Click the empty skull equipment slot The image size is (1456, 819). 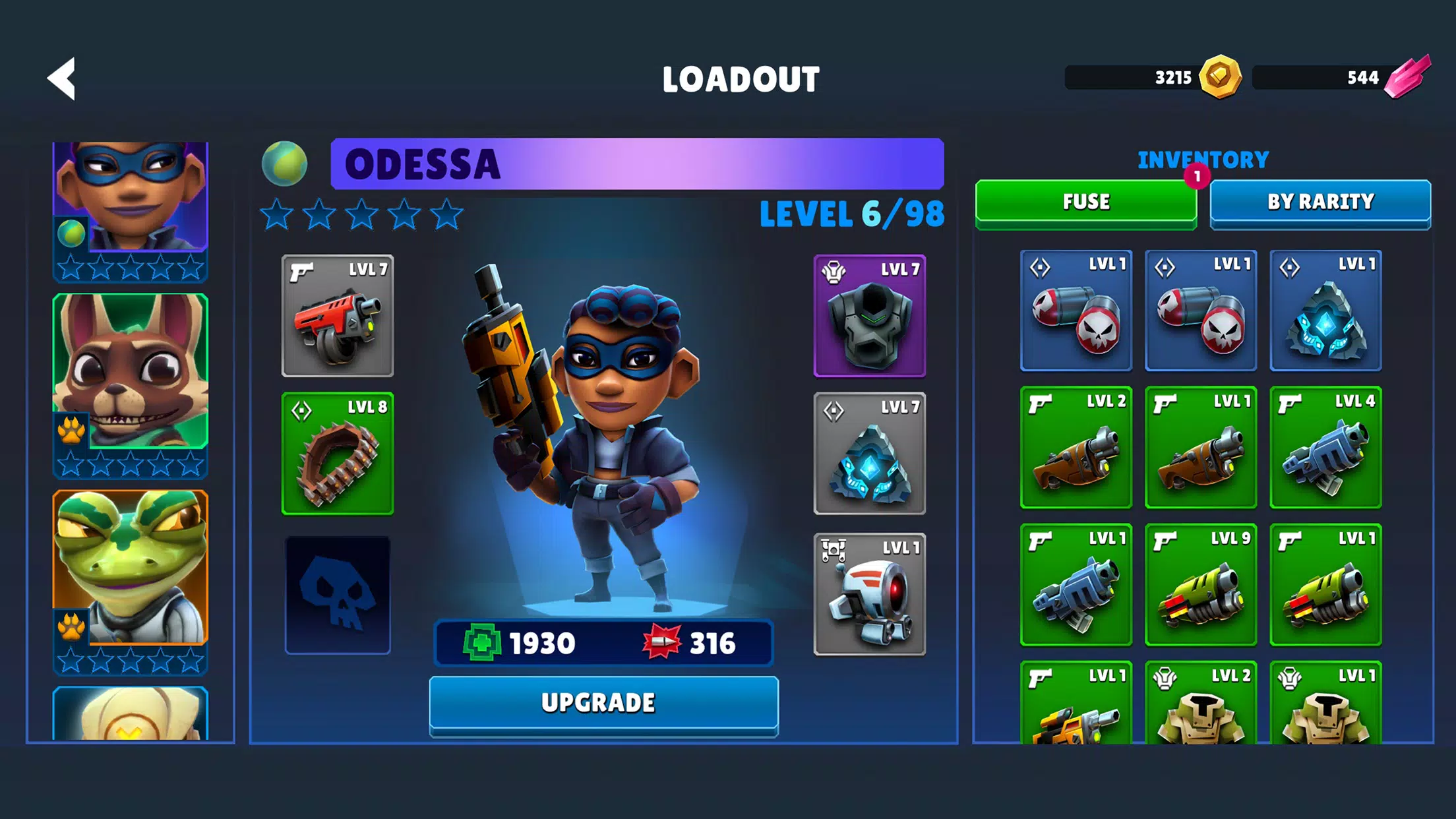point(338,595)
